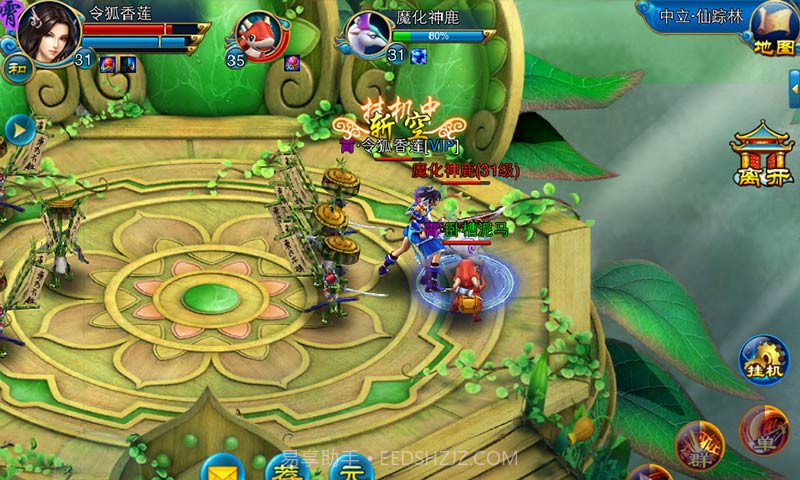Open the yellow envelope mail icon
The image size is (800, 480).
click(x=224, y=467)
